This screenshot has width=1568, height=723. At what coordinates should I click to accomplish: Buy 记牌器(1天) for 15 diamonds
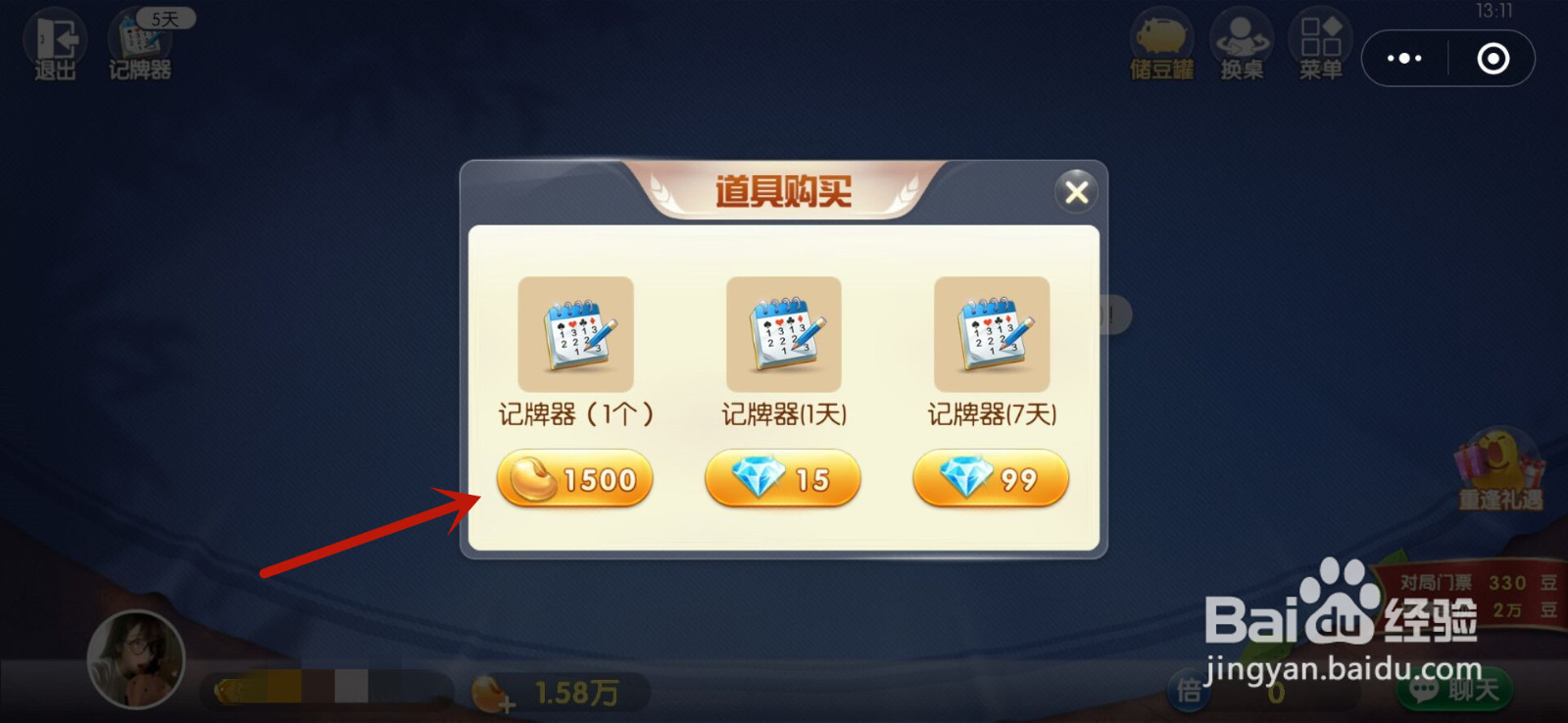(782, 479)
